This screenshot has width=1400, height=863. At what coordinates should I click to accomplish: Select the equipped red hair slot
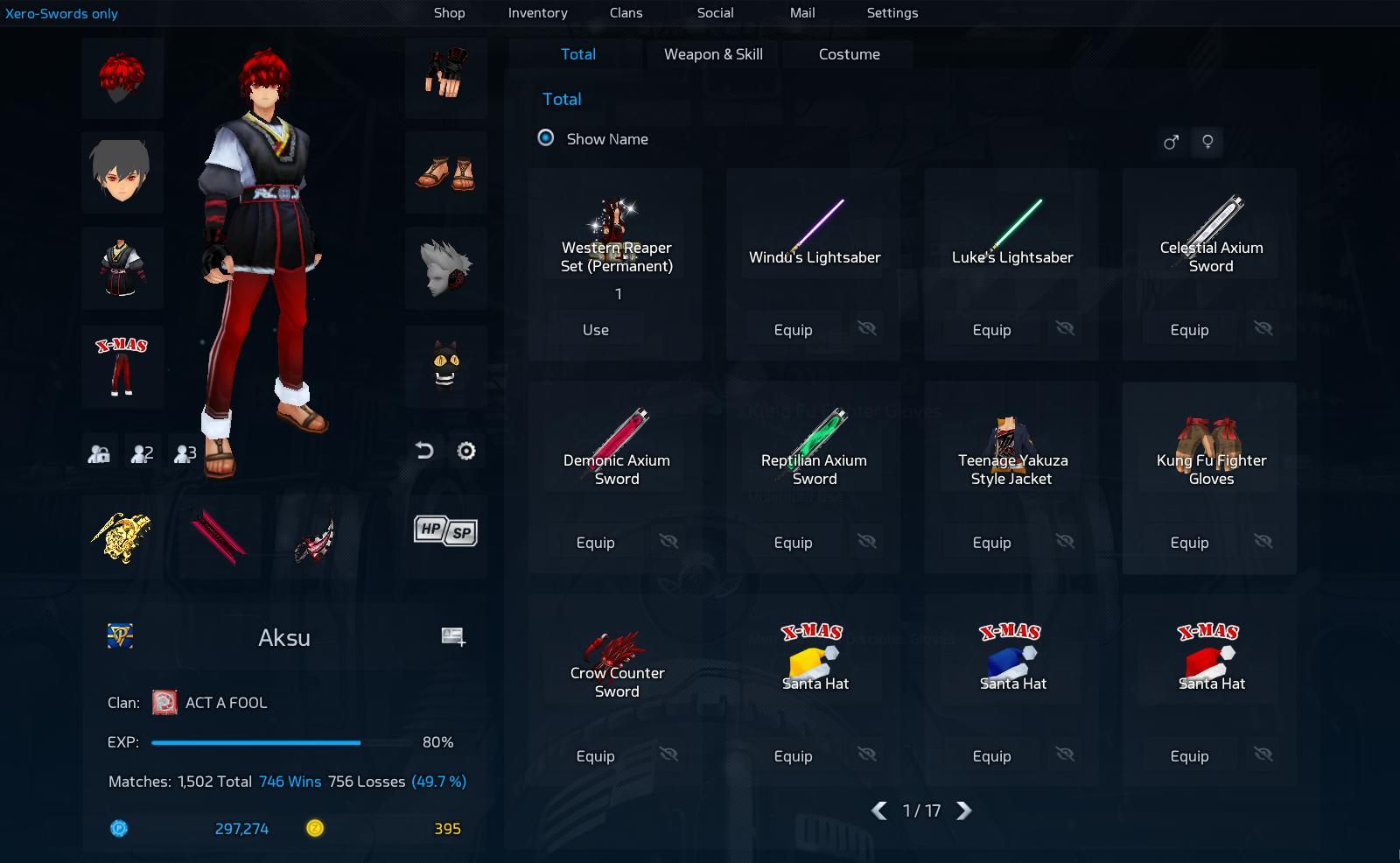[122, 77]
